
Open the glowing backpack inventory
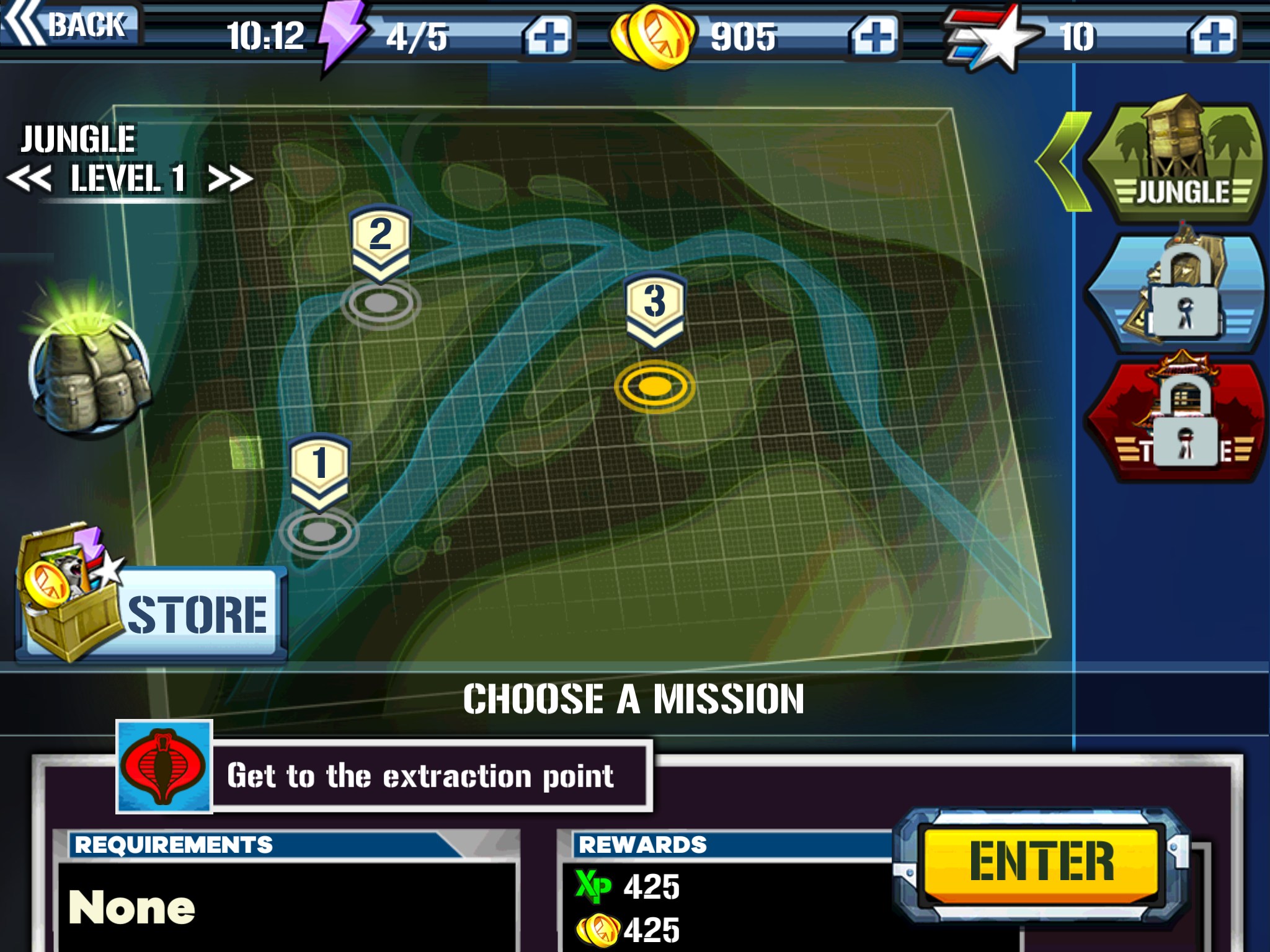tap(90, 366)
